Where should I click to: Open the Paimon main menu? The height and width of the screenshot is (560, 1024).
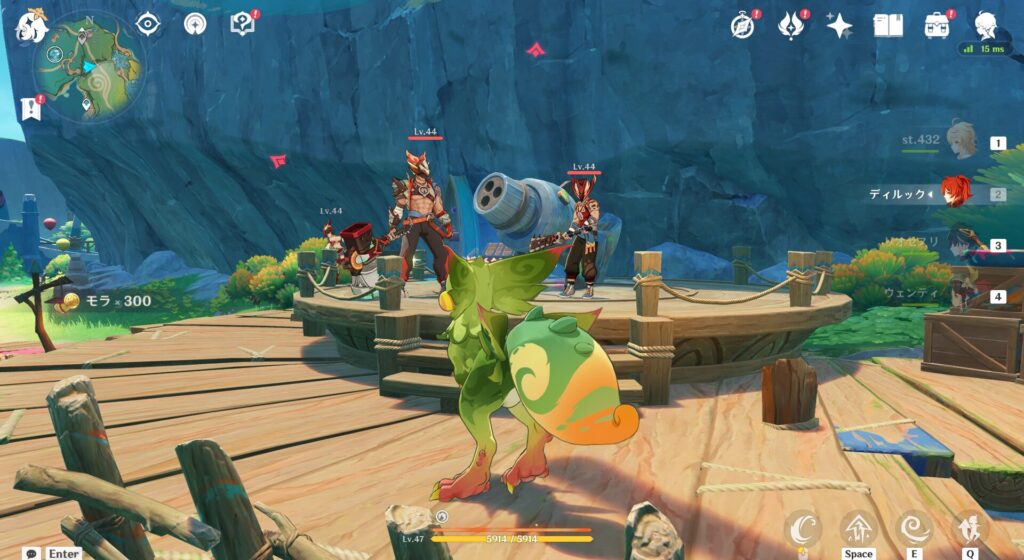(30, 26)
